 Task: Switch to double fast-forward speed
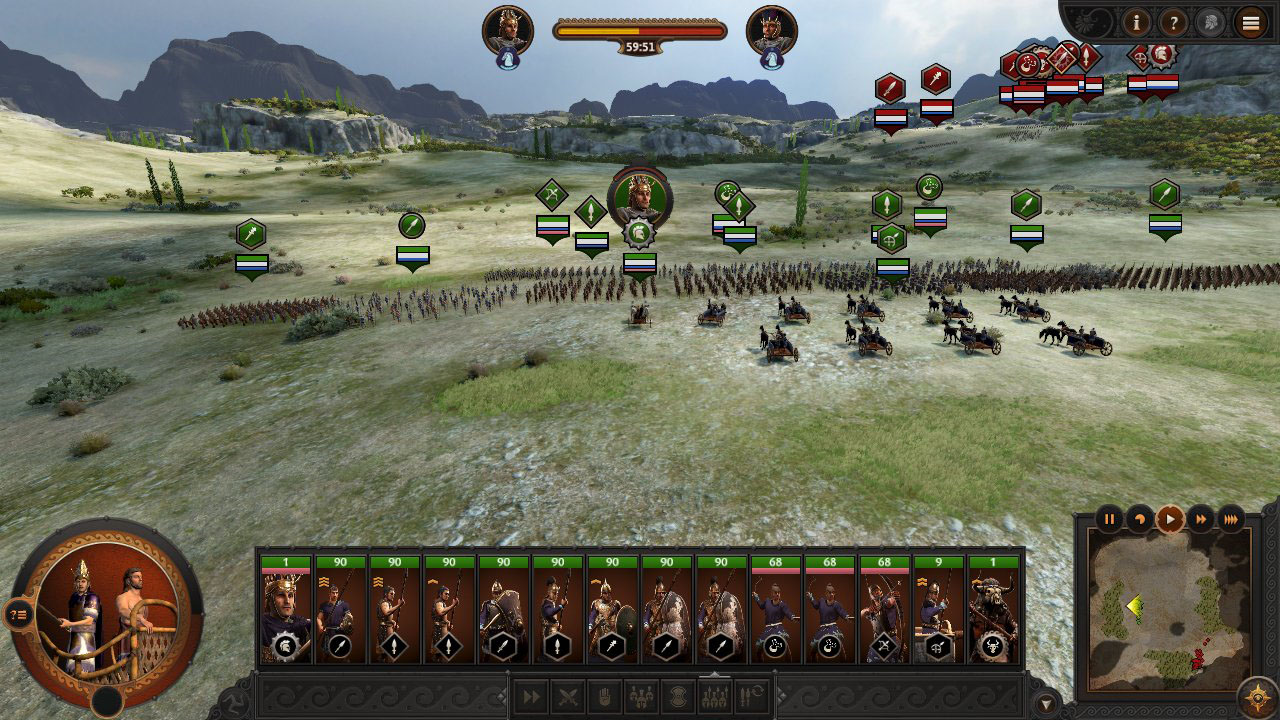tap(1200, 519)
